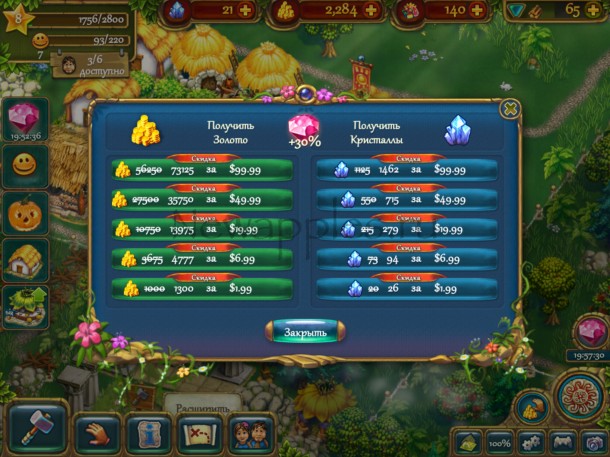The image size is (610, 457).
Task: Select the 13975 gold $19.99 offer
Action: click(x=204, y=229)
